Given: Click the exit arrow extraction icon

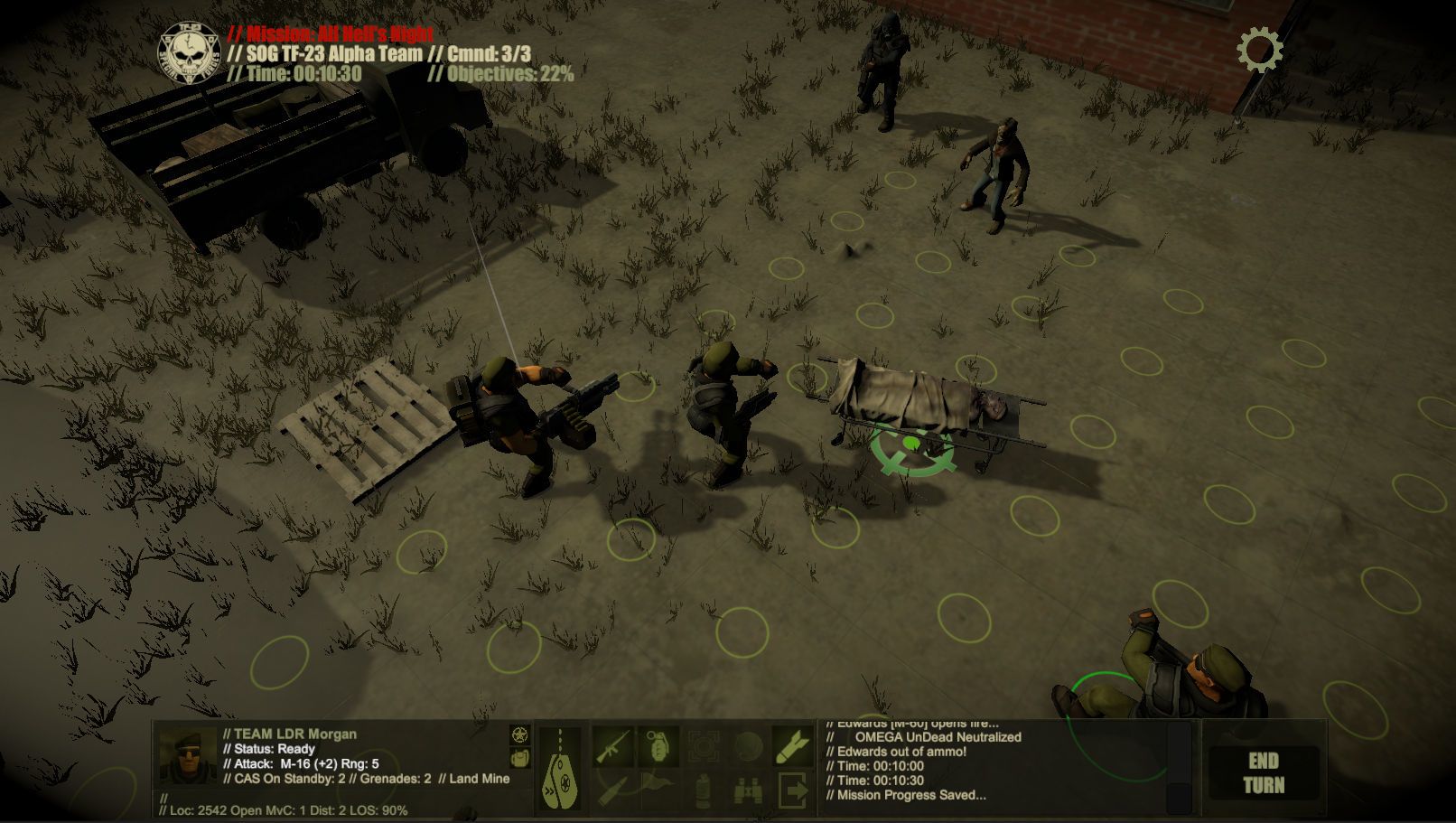Looking at the screenshot, I should click(791, 790).
